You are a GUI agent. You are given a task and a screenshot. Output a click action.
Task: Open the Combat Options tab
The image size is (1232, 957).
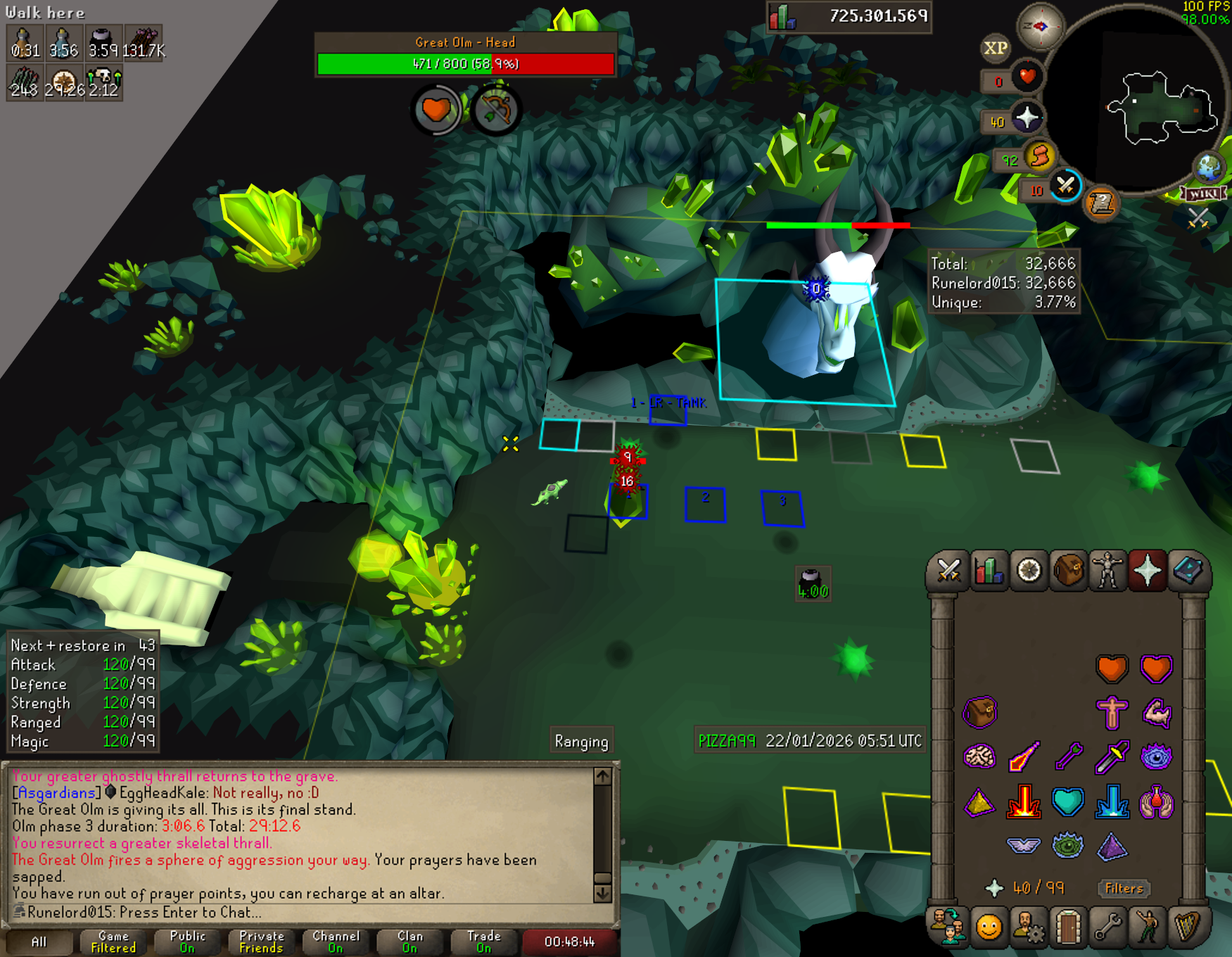(948, 570)
